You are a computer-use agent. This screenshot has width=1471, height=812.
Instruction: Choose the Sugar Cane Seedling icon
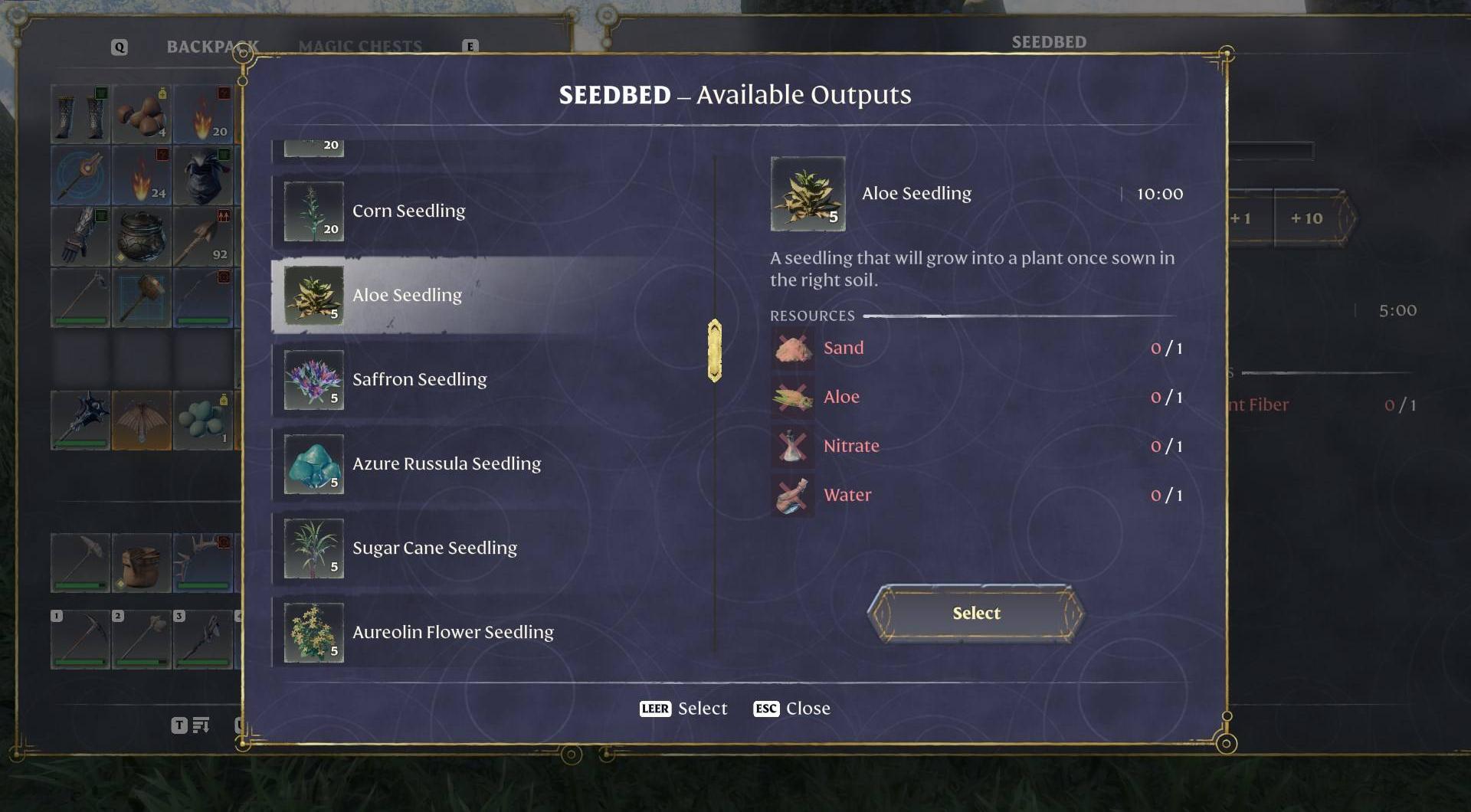(313, 548)
